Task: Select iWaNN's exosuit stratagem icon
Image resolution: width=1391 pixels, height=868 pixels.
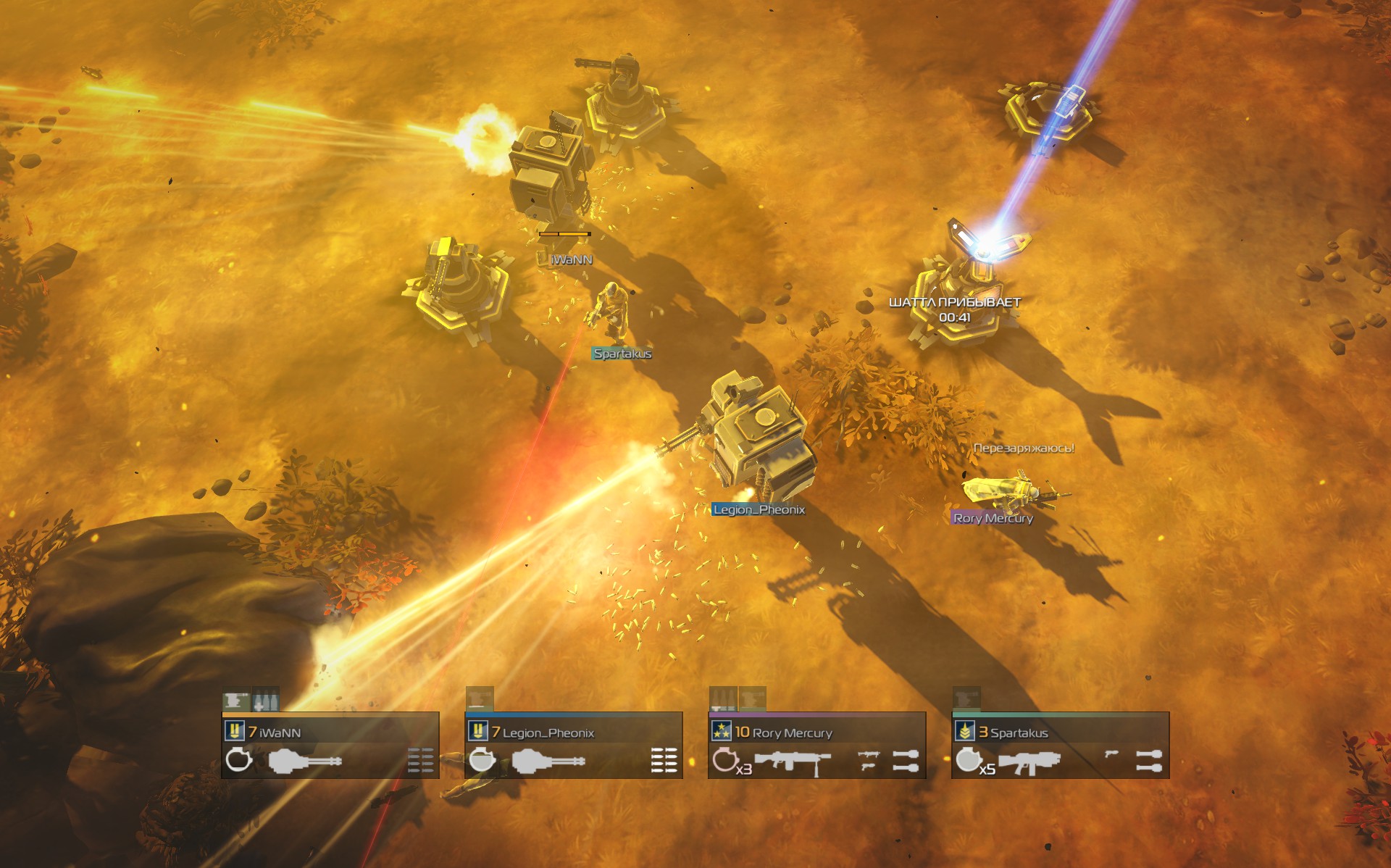Action: tap(235, 701)
